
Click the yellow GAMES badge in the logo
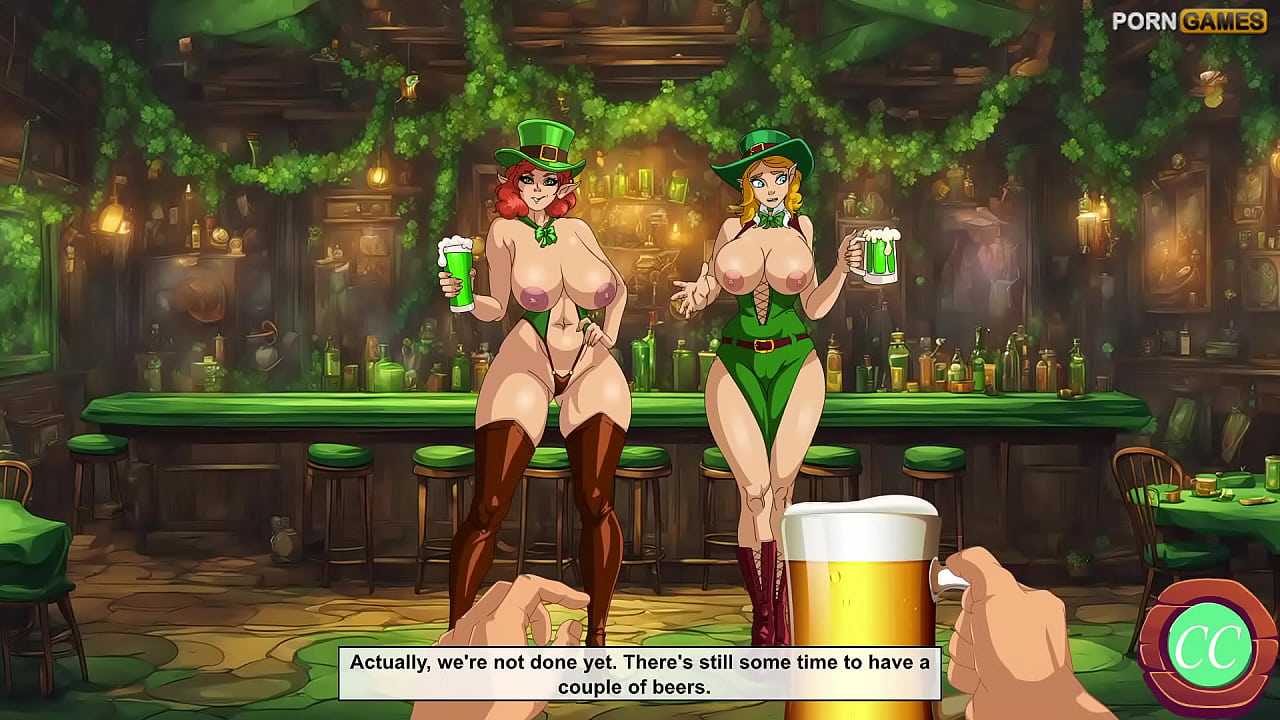[x=1221, y=19]
